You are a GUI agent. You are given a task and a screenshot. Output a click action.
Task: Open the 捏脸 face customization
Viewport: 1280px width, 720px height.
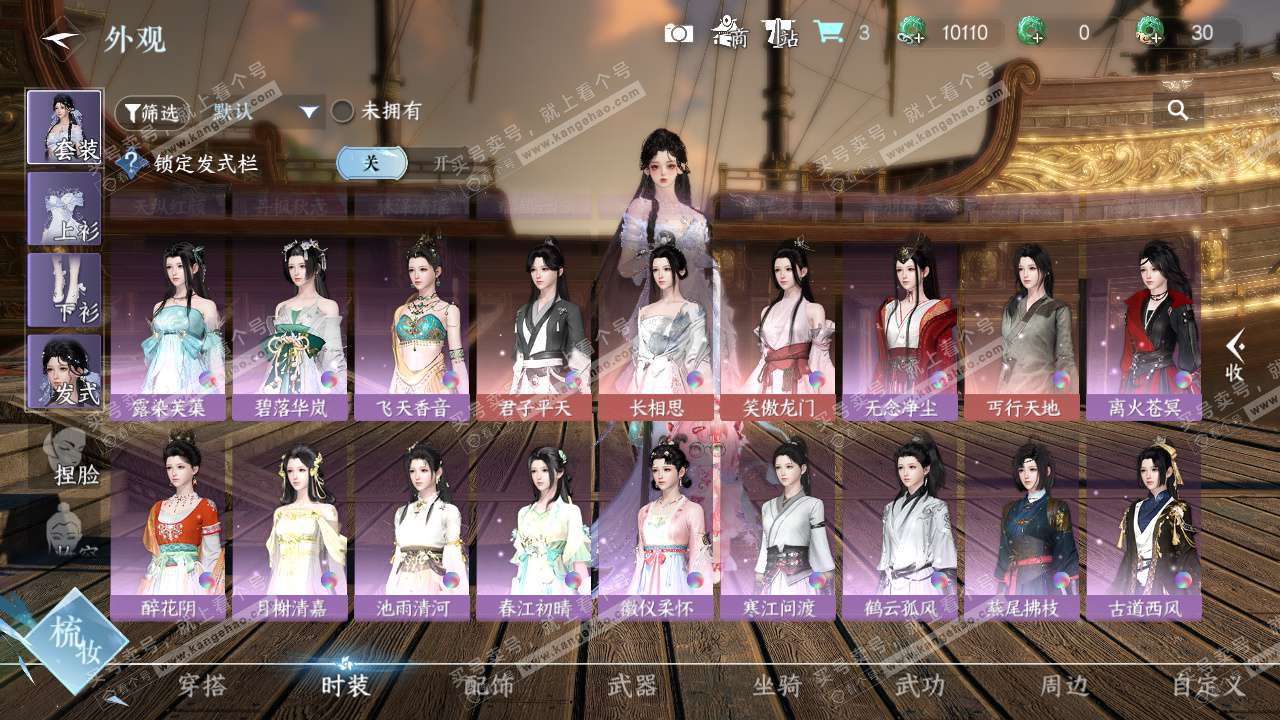pos(70,456)
